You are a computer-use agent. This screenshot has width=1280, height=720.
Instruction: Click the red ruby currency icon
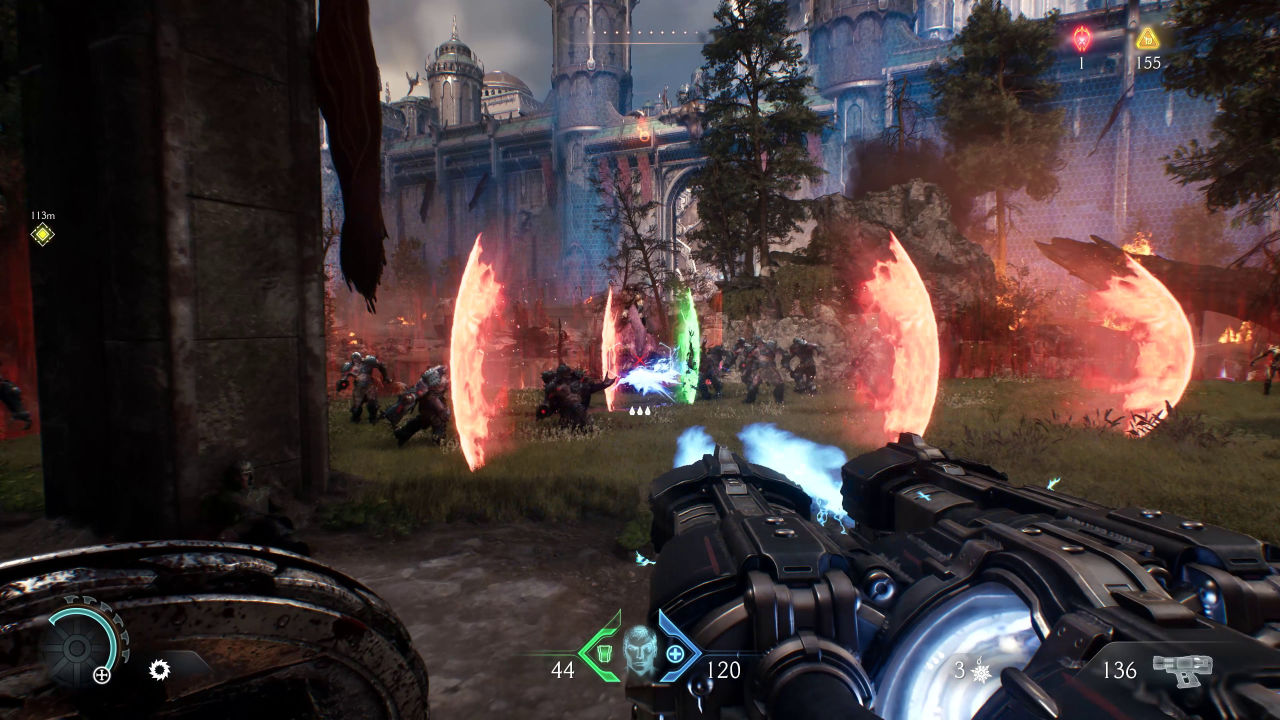pos(1082,39)
